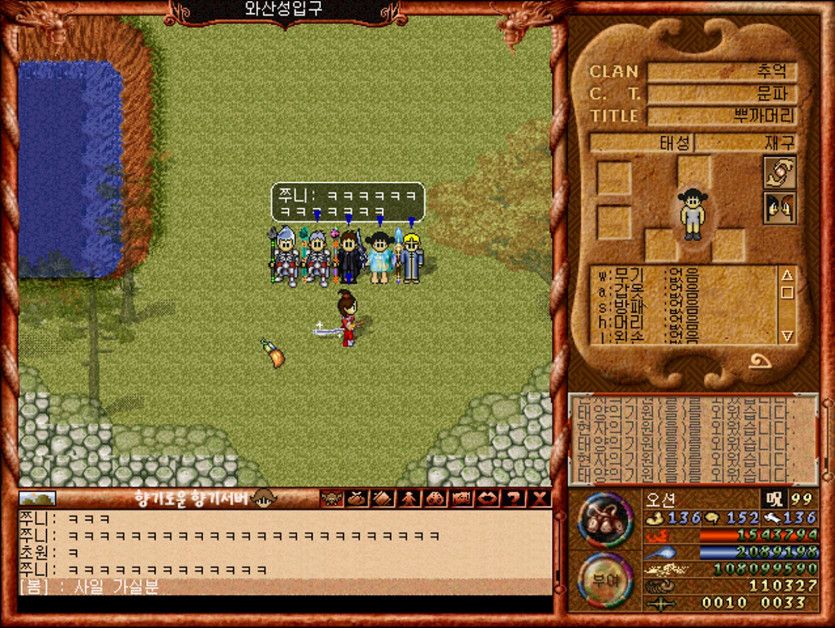This screenshot has width=835, height=628.
Task: Click the round 부여 button
Action: pyautogui.click(x=604, y=580)
